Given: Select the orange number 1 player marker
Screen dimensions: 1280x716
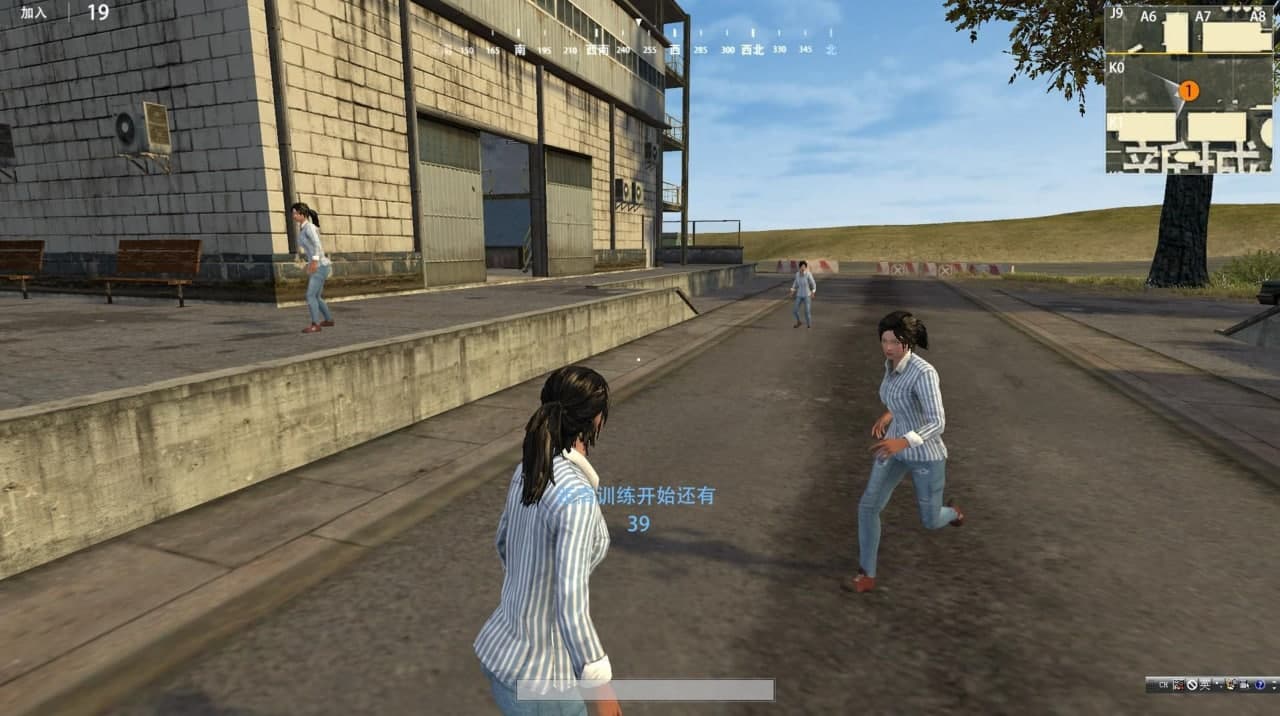Looking at the screenshot, I should pyautogui.click(x=1189, y=91).
